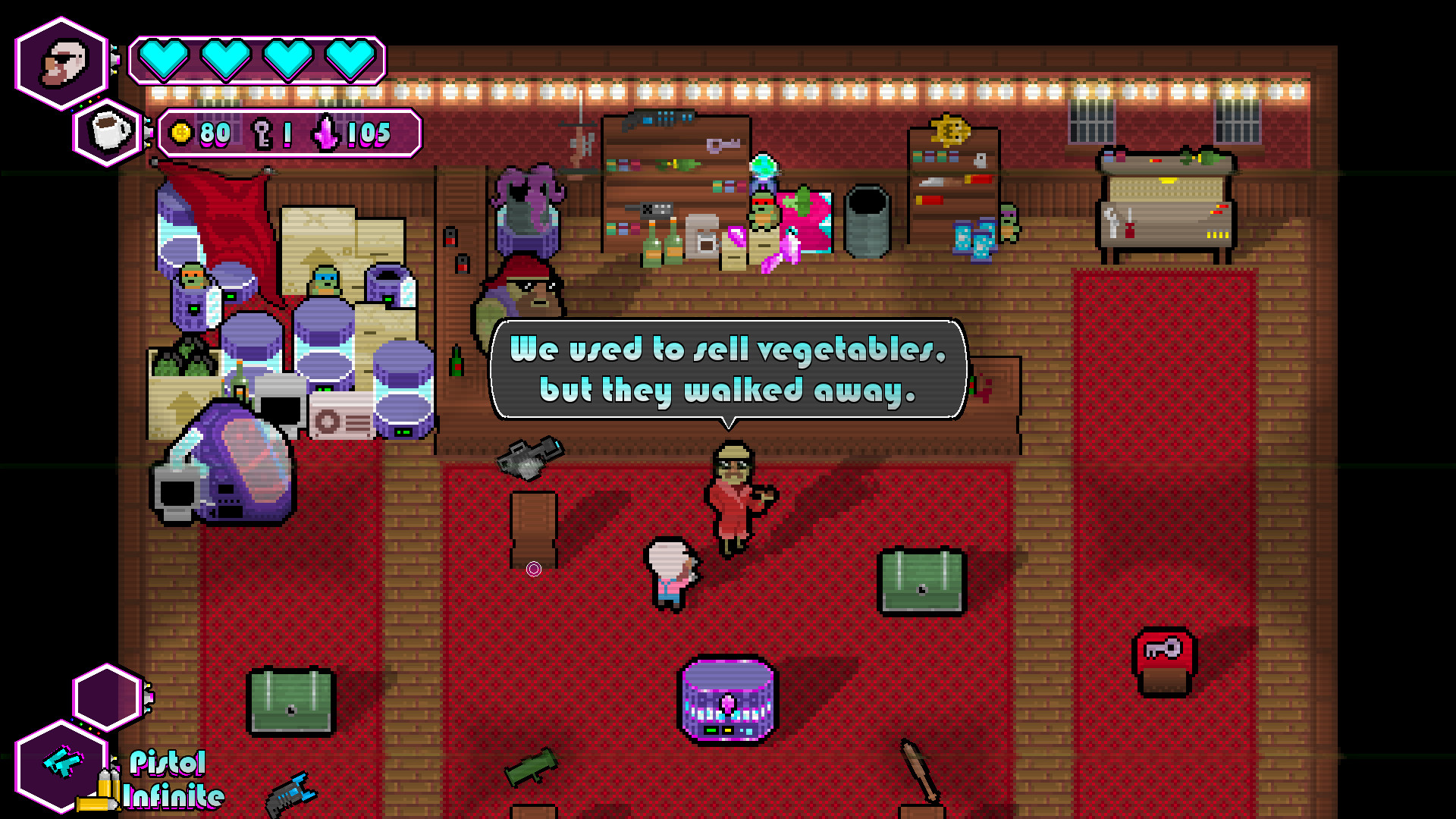Click the coin currency icon
The width and height of the screenshot is (1456, 819).
[180, 131]
